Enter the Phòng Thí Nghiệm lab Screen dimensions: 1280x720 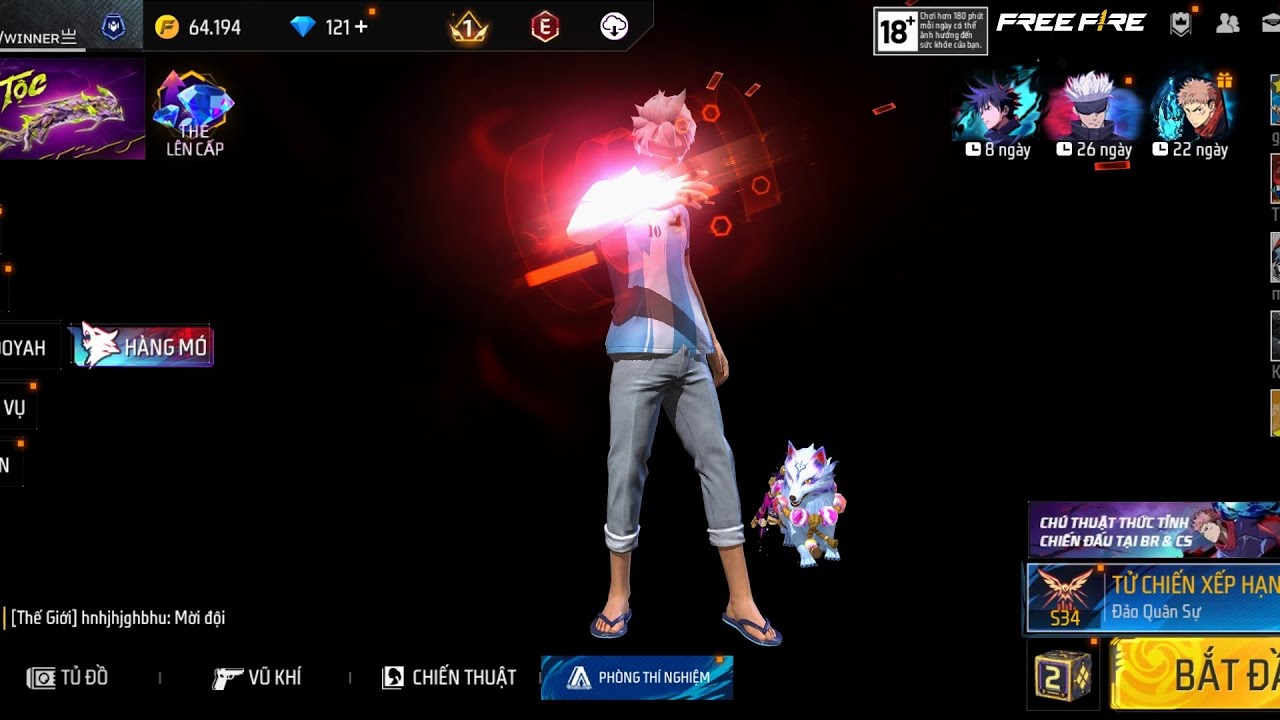[637, 677]
